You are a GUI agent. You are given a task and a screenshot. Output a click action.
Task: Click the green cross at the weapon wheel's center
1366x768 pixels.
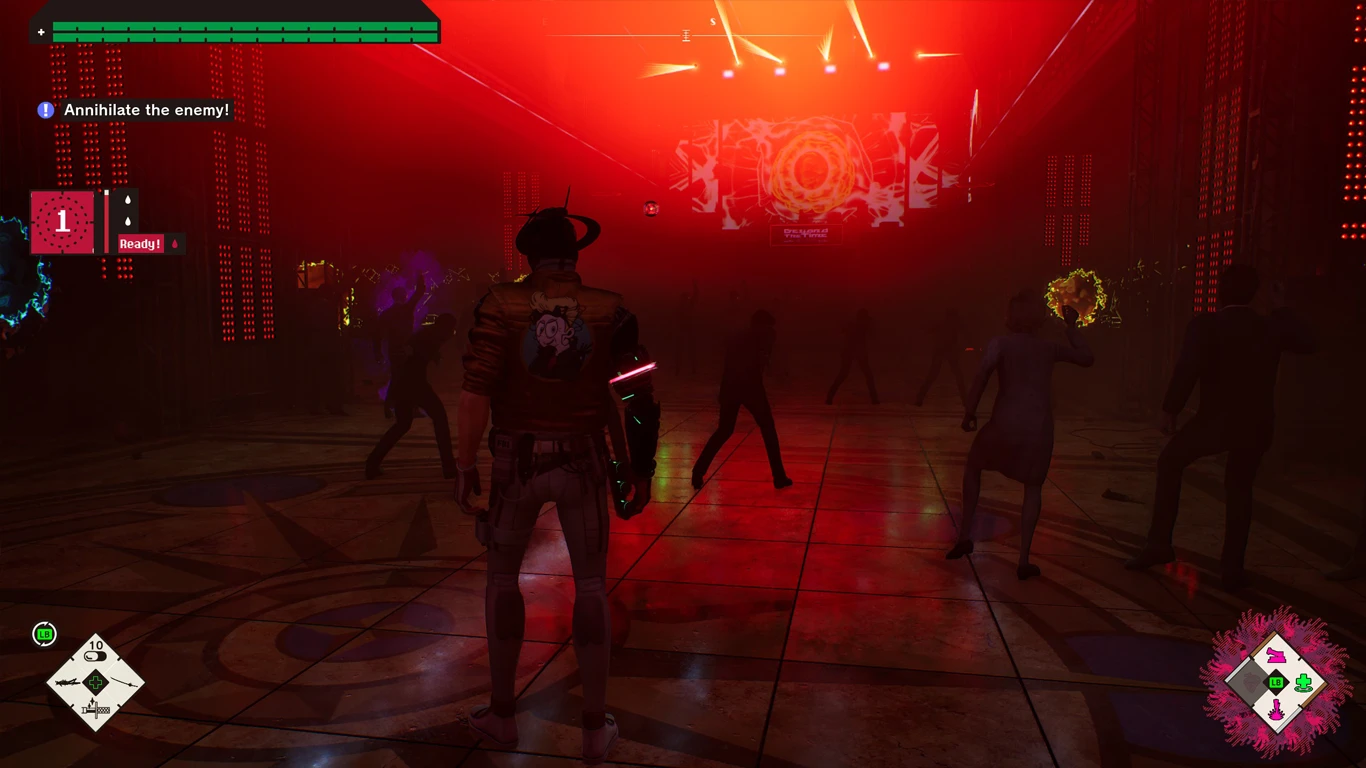(x=96, y=684)
